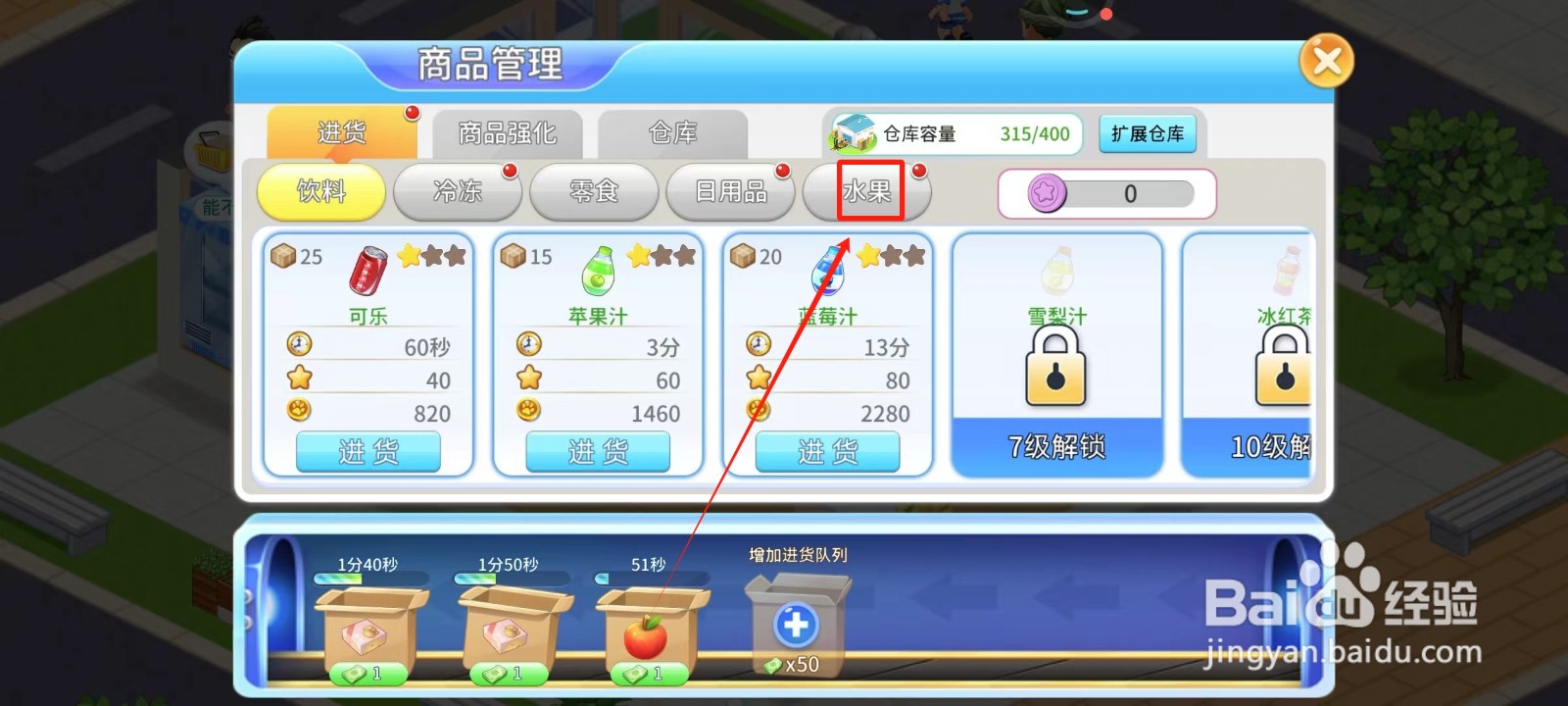
Task: Select the 零食 category selector
Action: (593, 192)
